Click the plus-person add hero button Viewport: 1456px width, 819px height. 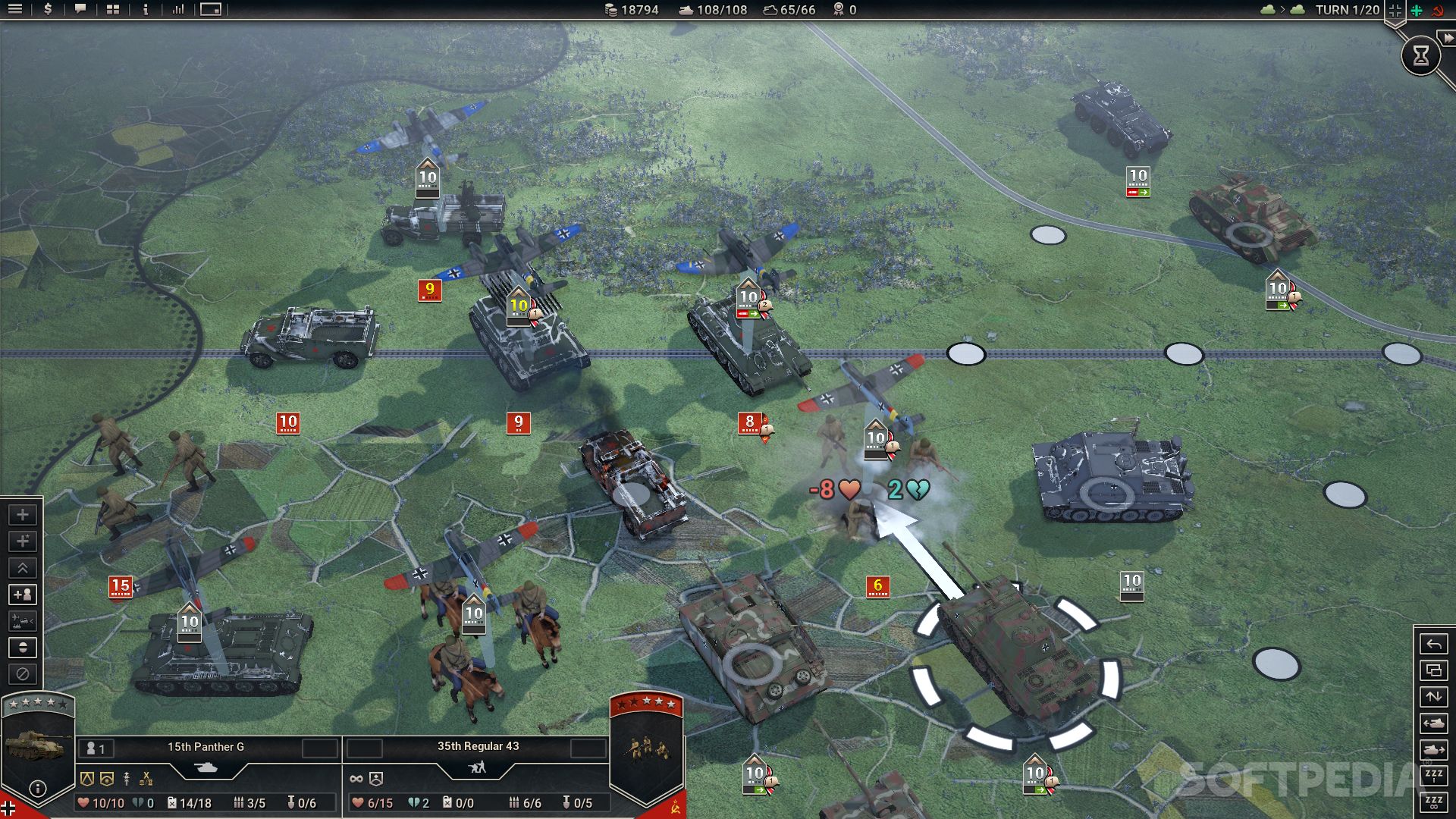[23, 595]
